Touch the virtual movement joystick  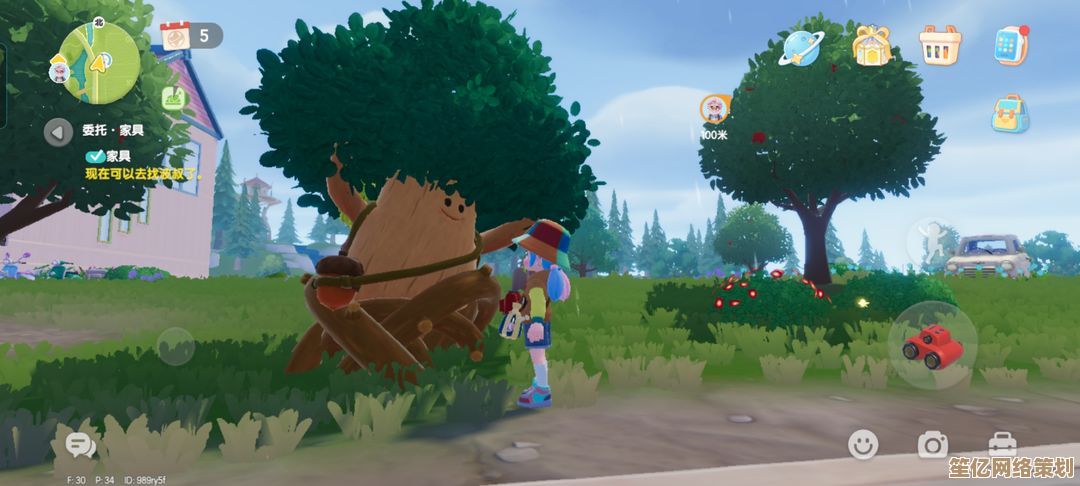(176, 346)
